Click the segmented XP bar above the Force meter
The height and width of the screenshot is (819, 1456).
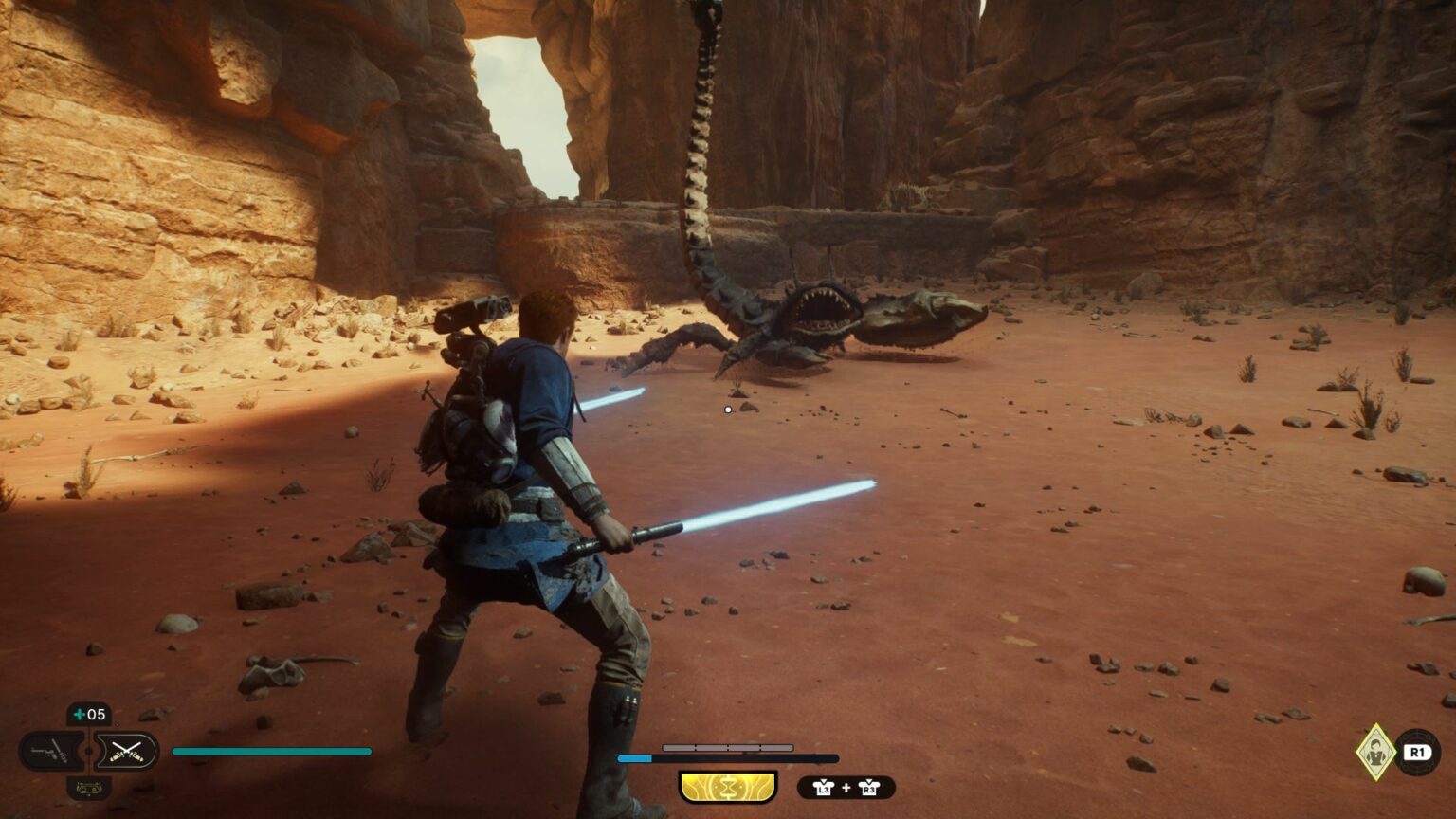click(727, 747)
